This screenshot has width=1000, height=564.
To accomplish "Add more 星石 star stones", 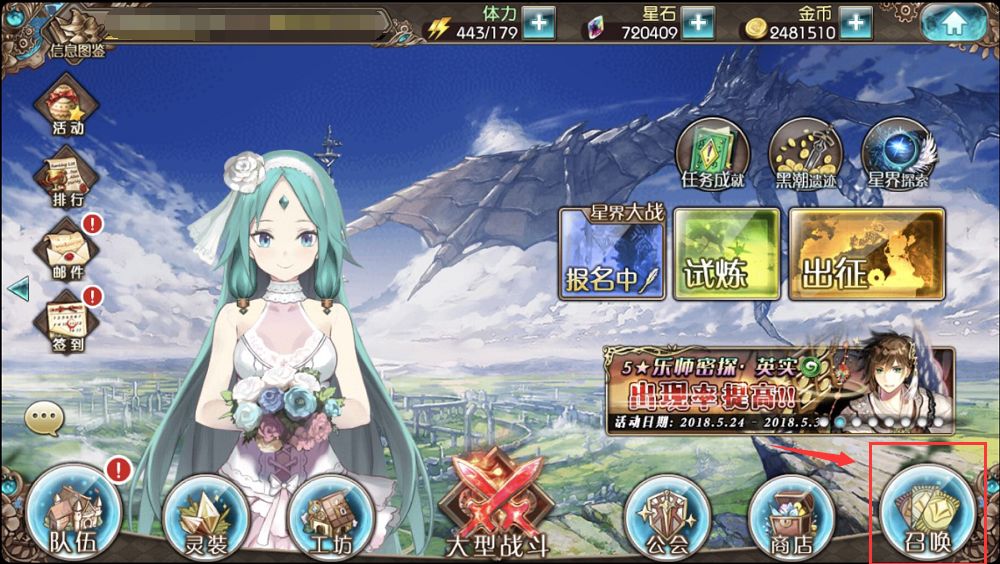I will pos(698,23).
